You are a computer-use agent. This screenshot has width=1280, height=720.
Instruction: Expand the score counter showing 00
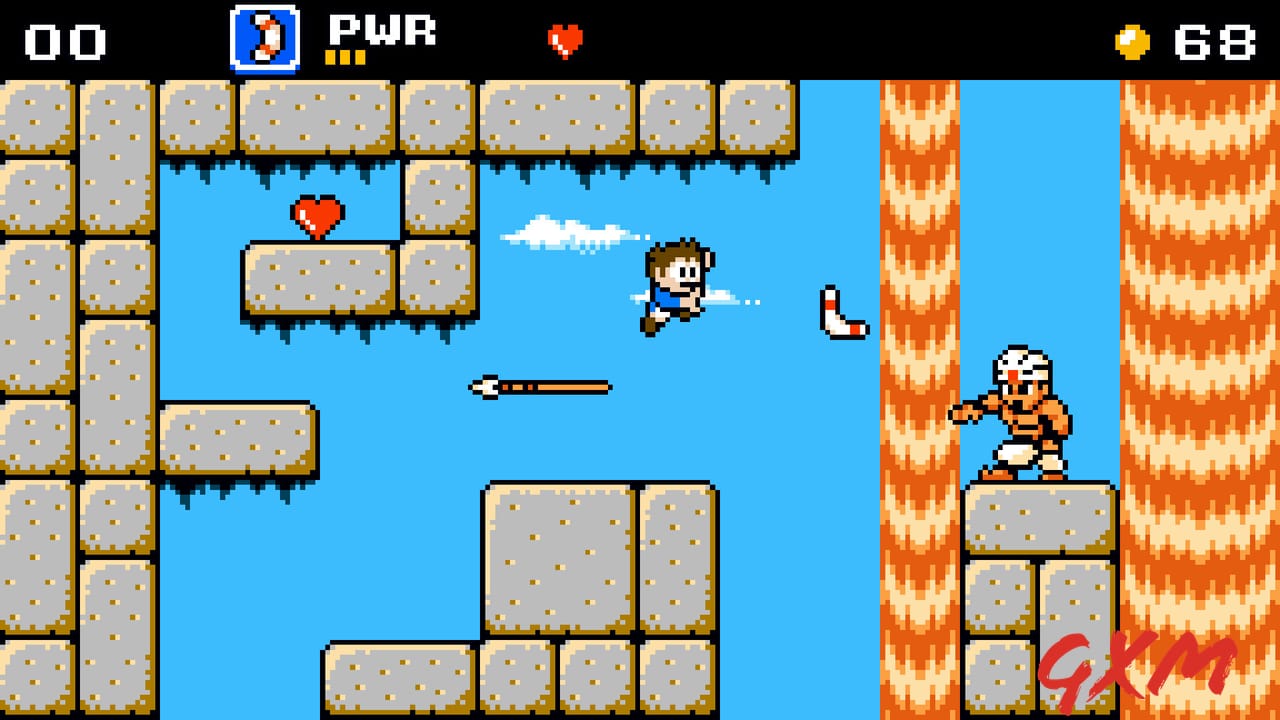(x=62, y=40)
